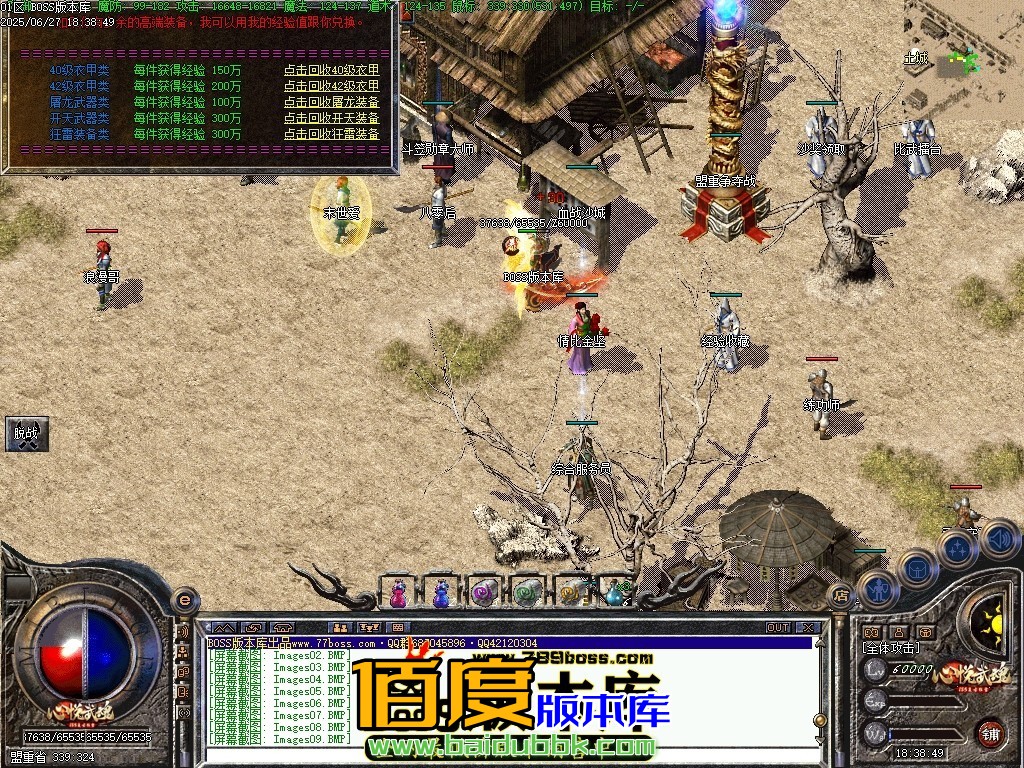Viewport: 1024px width, 768px height.
Task: Select the yellow scroll hotbar slot
Action: pos(571,592)
